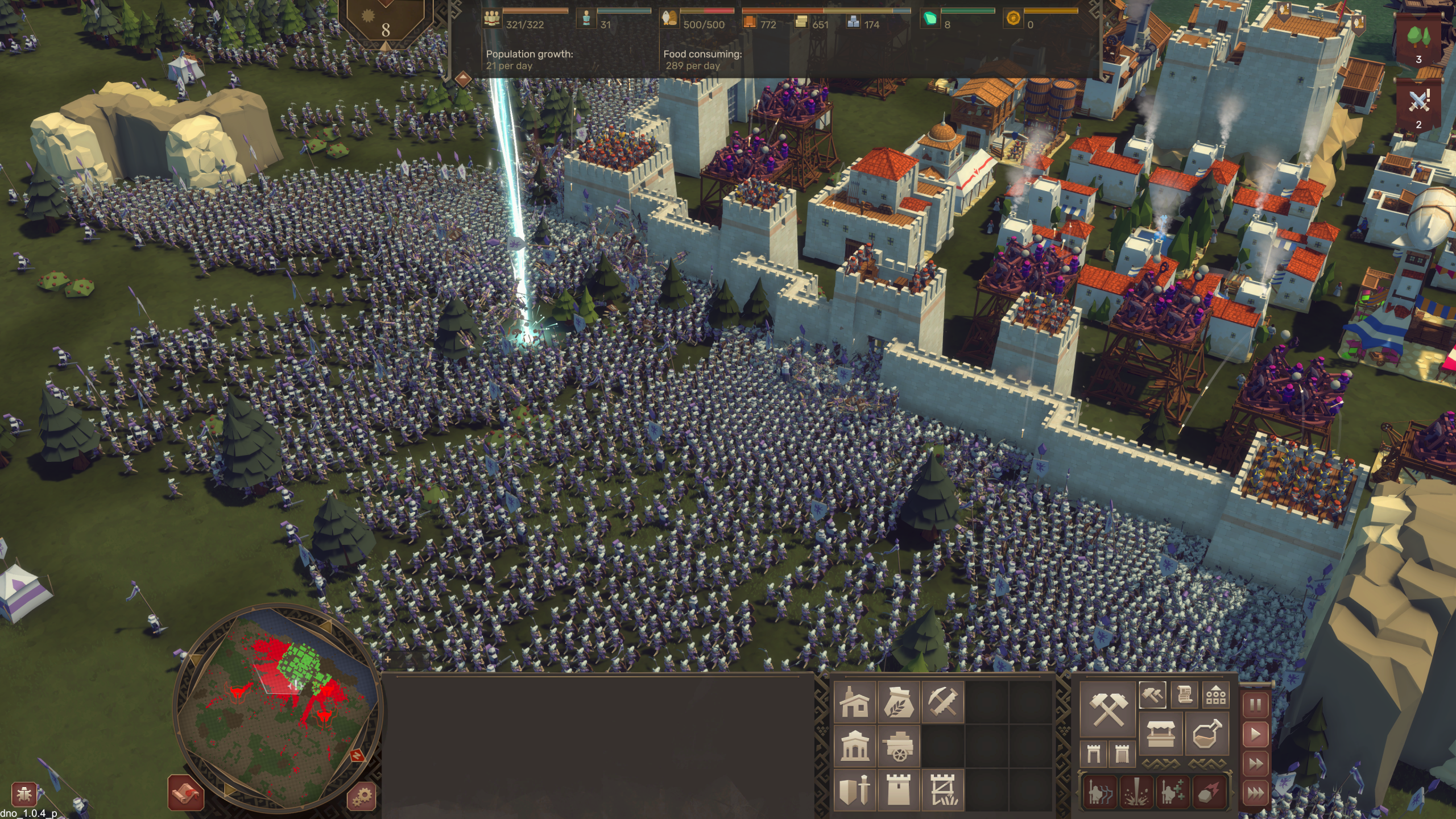
Task: Pause the game speed
Action: (1255, 705)
